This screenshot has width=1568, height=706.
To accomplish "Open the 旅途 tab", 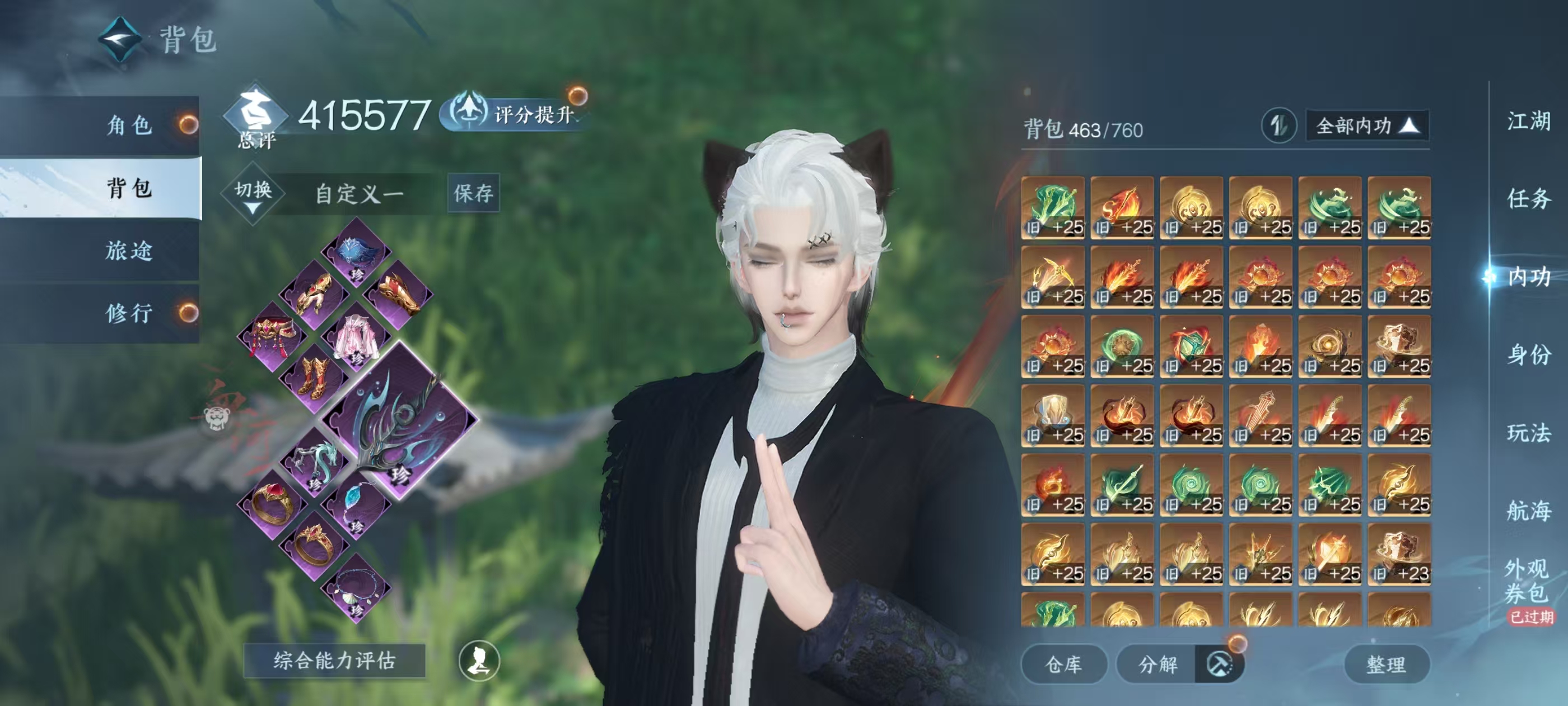I will pos(129,251).
